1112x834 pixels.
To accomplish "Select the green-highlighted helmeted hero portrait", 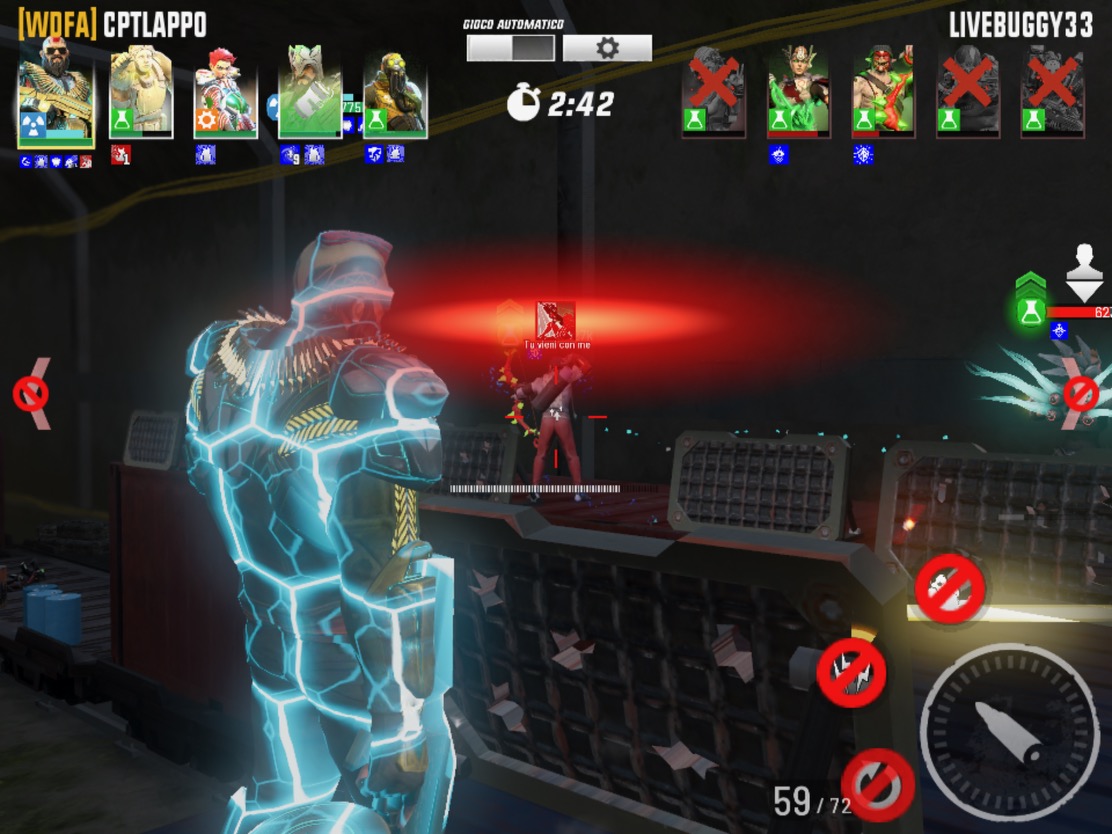I will [x=310, y=91].
